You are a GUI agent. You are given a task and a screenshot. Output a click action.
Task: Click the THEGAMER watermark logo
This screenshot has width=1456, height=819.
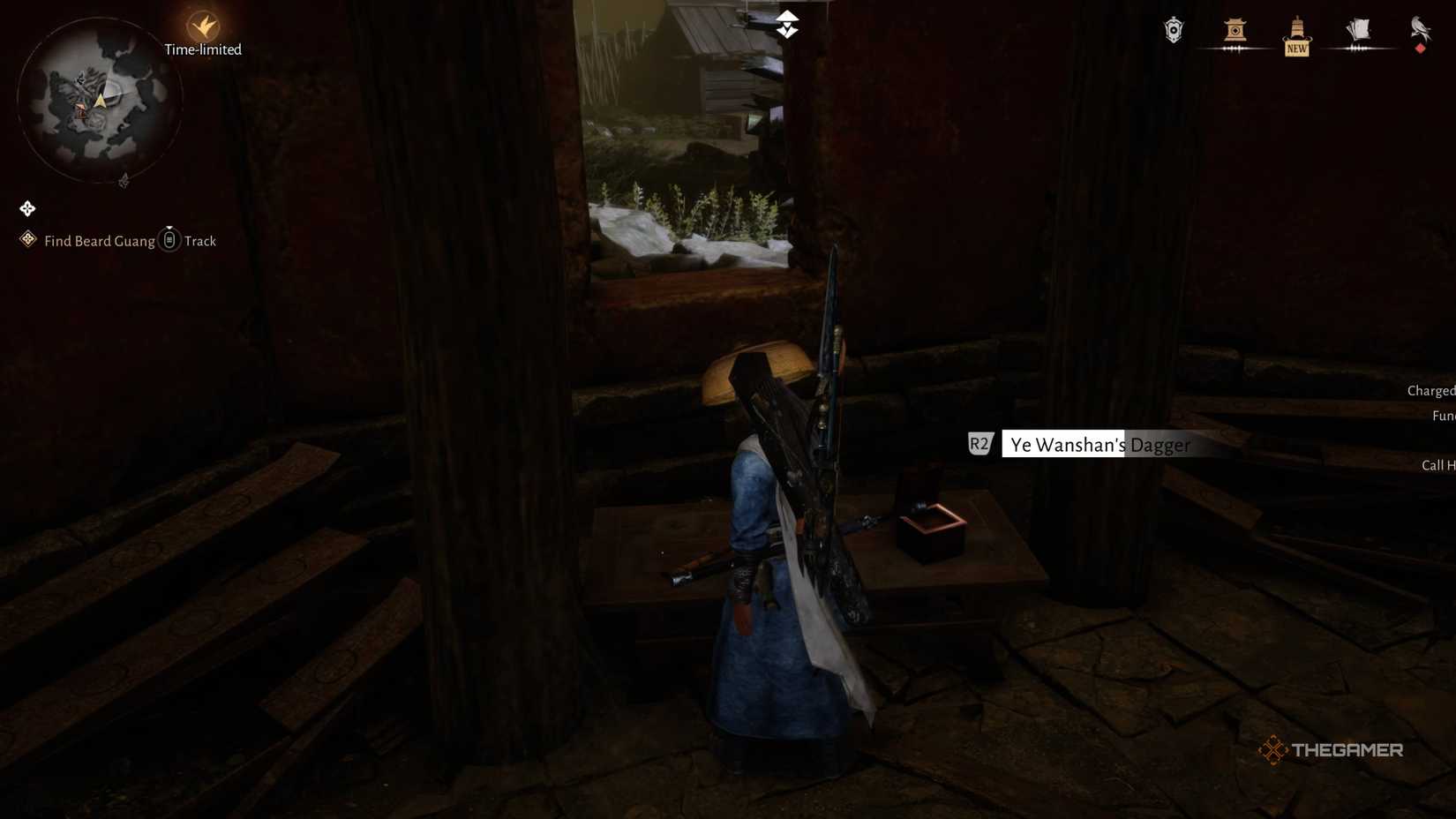pos(1330,749)
